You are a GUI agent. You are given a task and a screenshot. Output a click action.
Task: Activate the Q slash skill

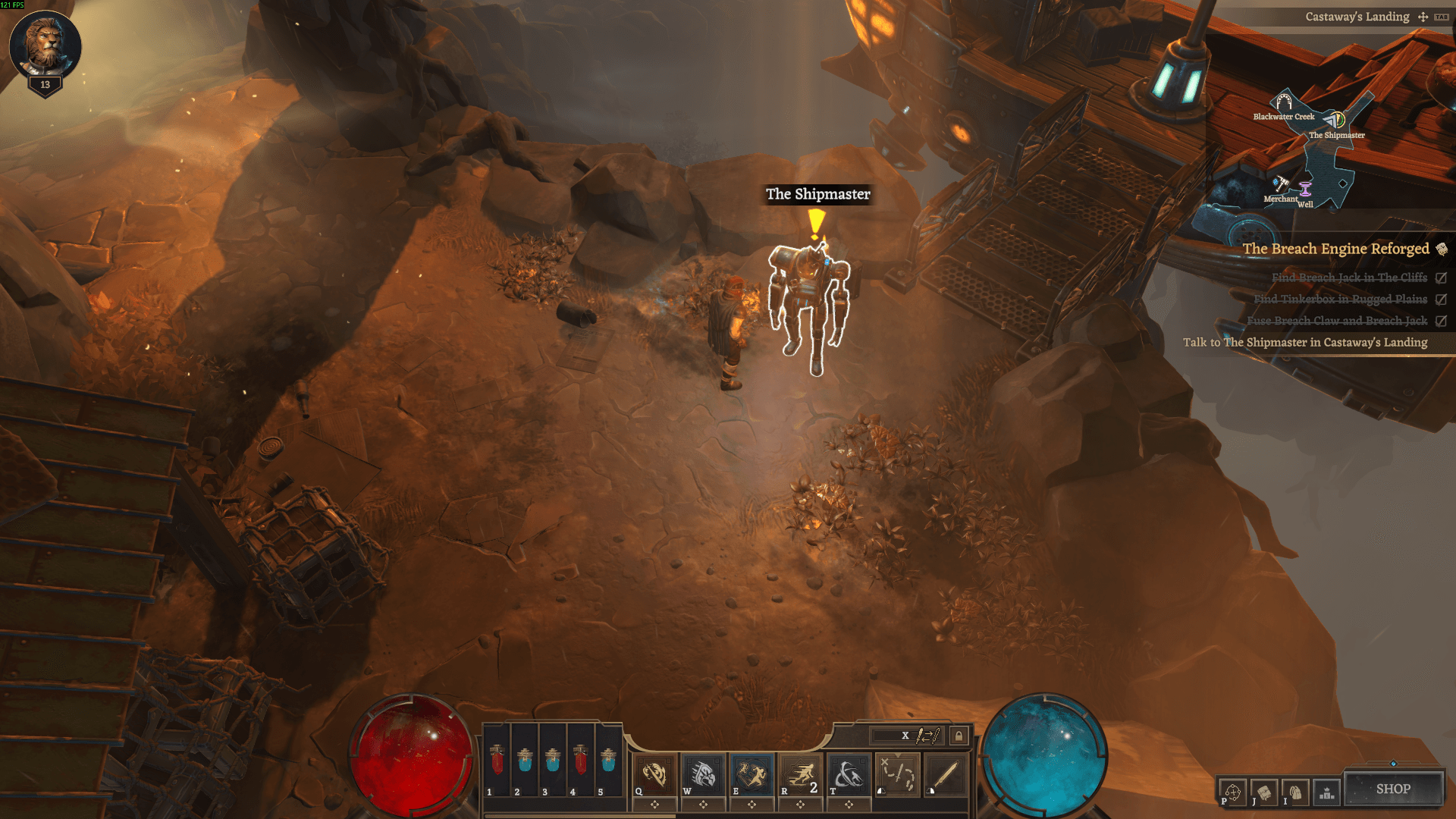pyautogui.click(x=654, y=773)
